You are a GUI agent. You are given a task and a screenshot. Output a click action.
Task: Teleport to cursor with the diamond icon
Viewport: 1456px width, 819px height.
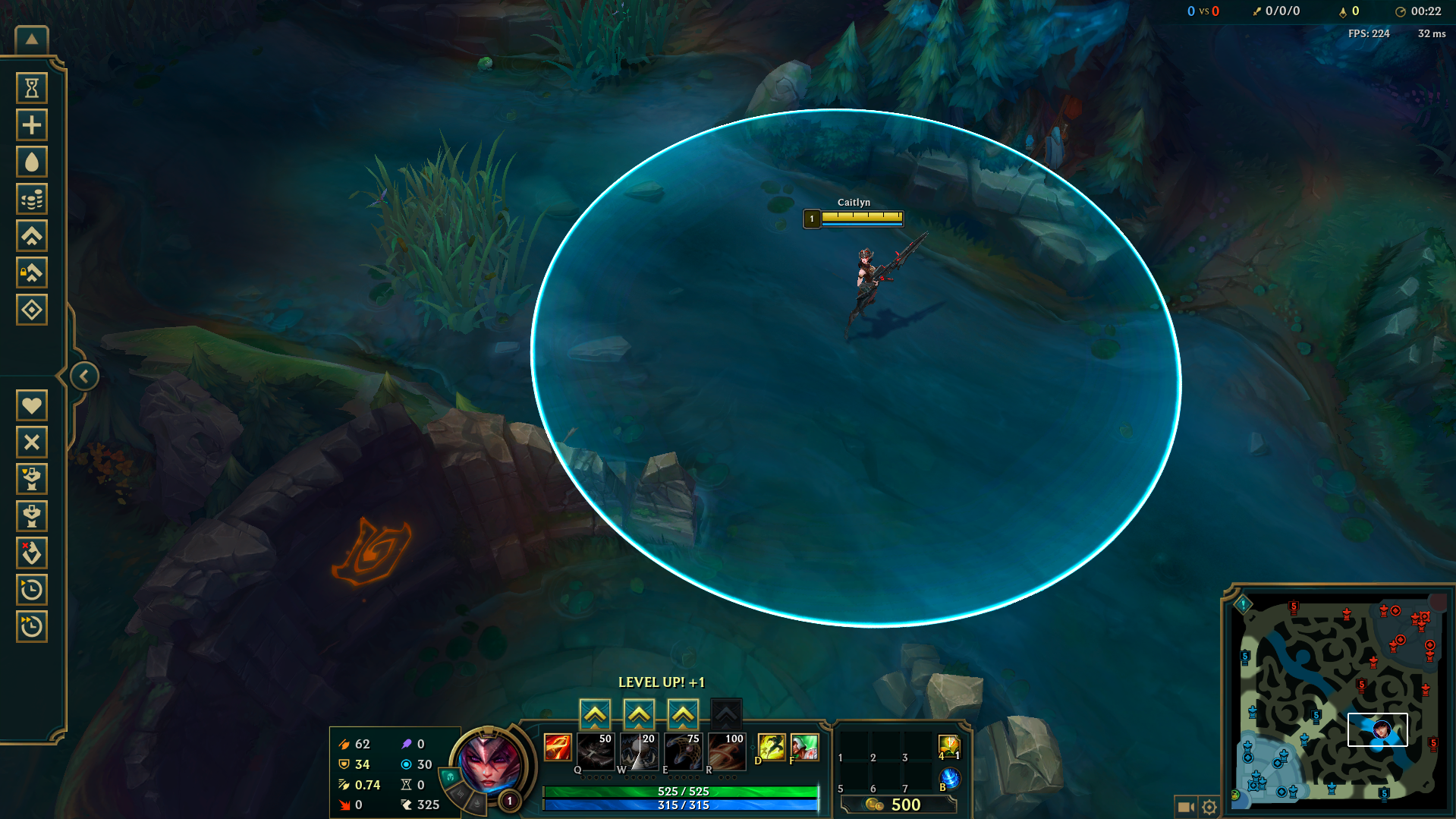click(x=32, y=309)
